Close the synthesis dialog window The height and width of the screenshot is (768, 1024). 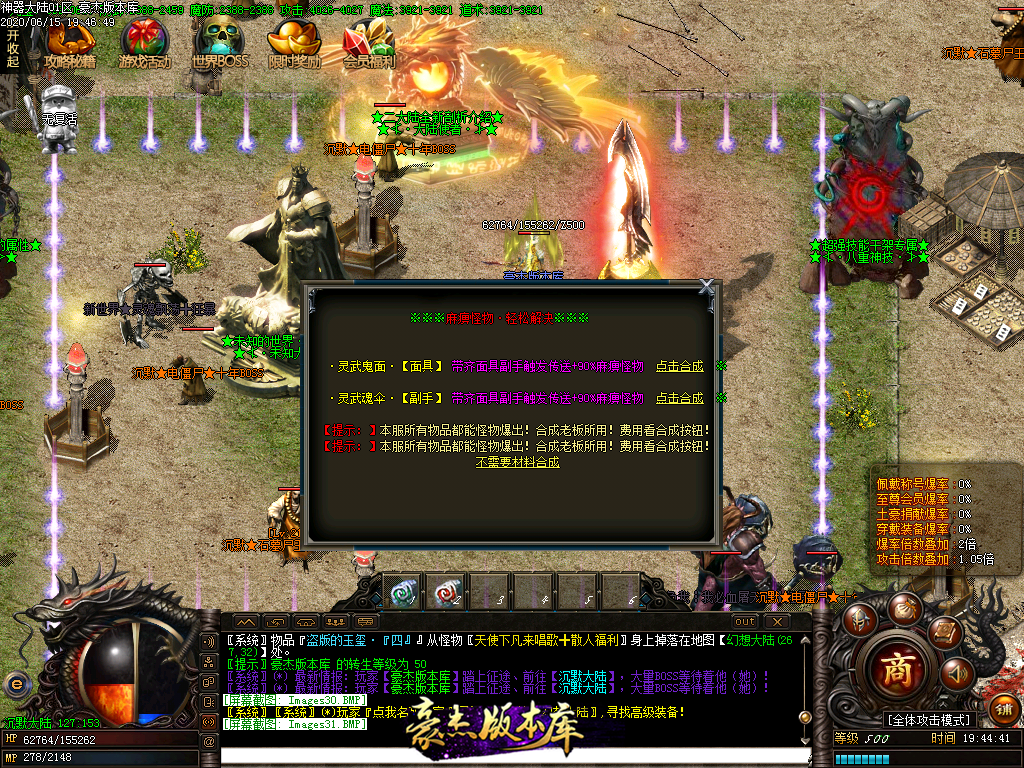click(707, 287)
